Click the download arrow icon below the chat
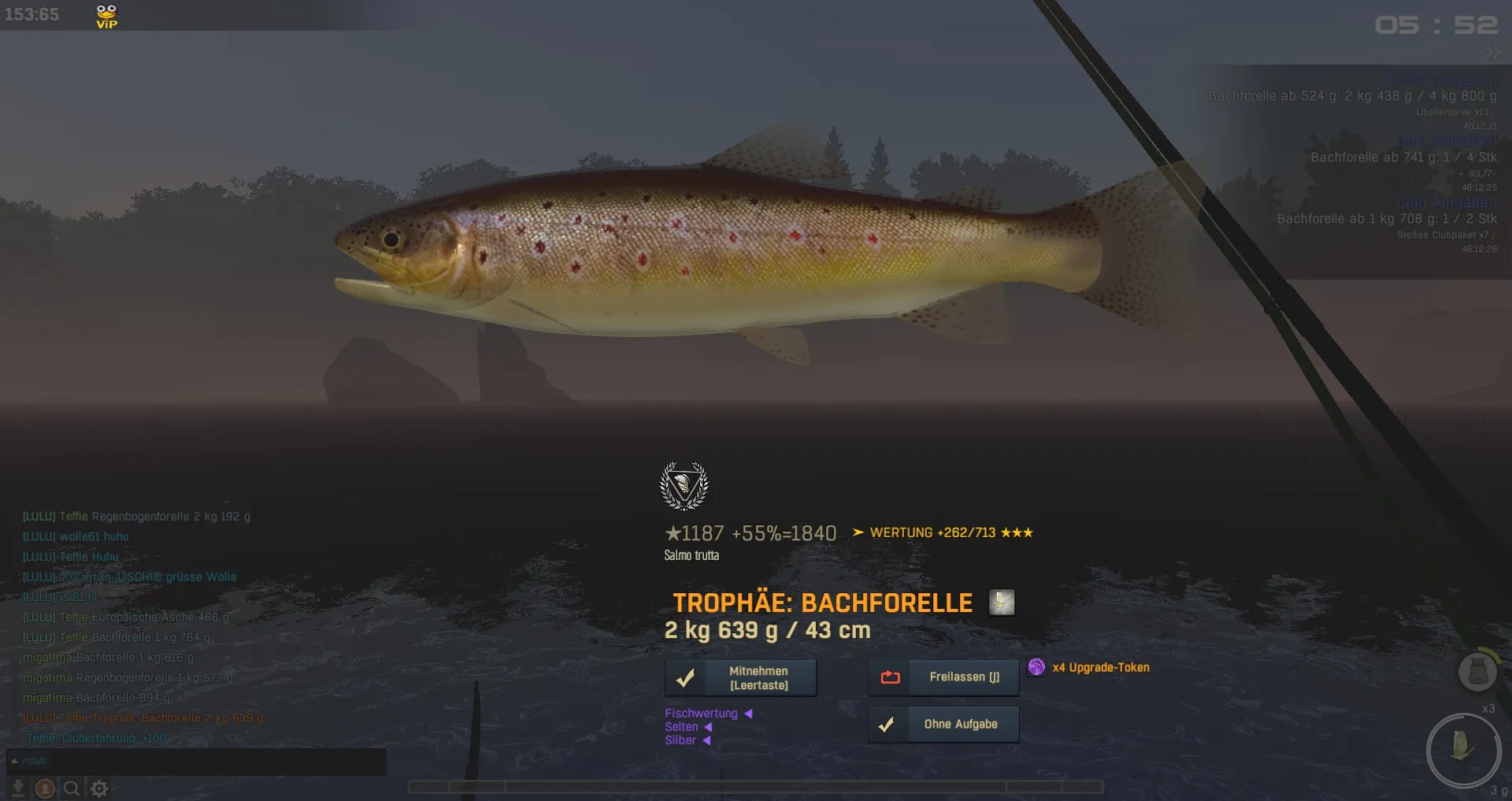The image size is (1512, 801). coord(17,788)
